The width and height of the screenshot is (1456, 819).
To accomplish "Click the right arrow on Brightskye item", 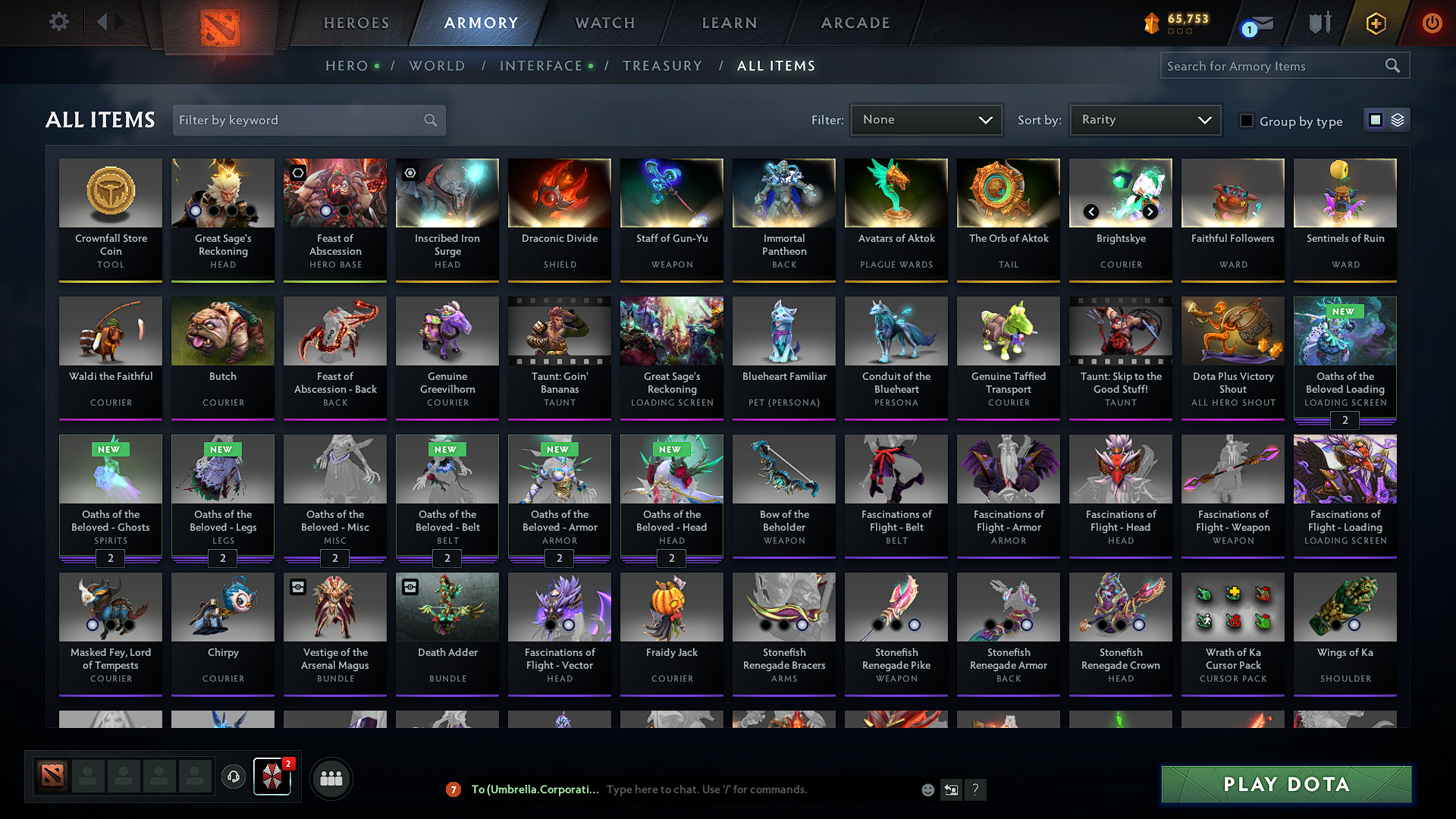I will (x=1150, y=212).
